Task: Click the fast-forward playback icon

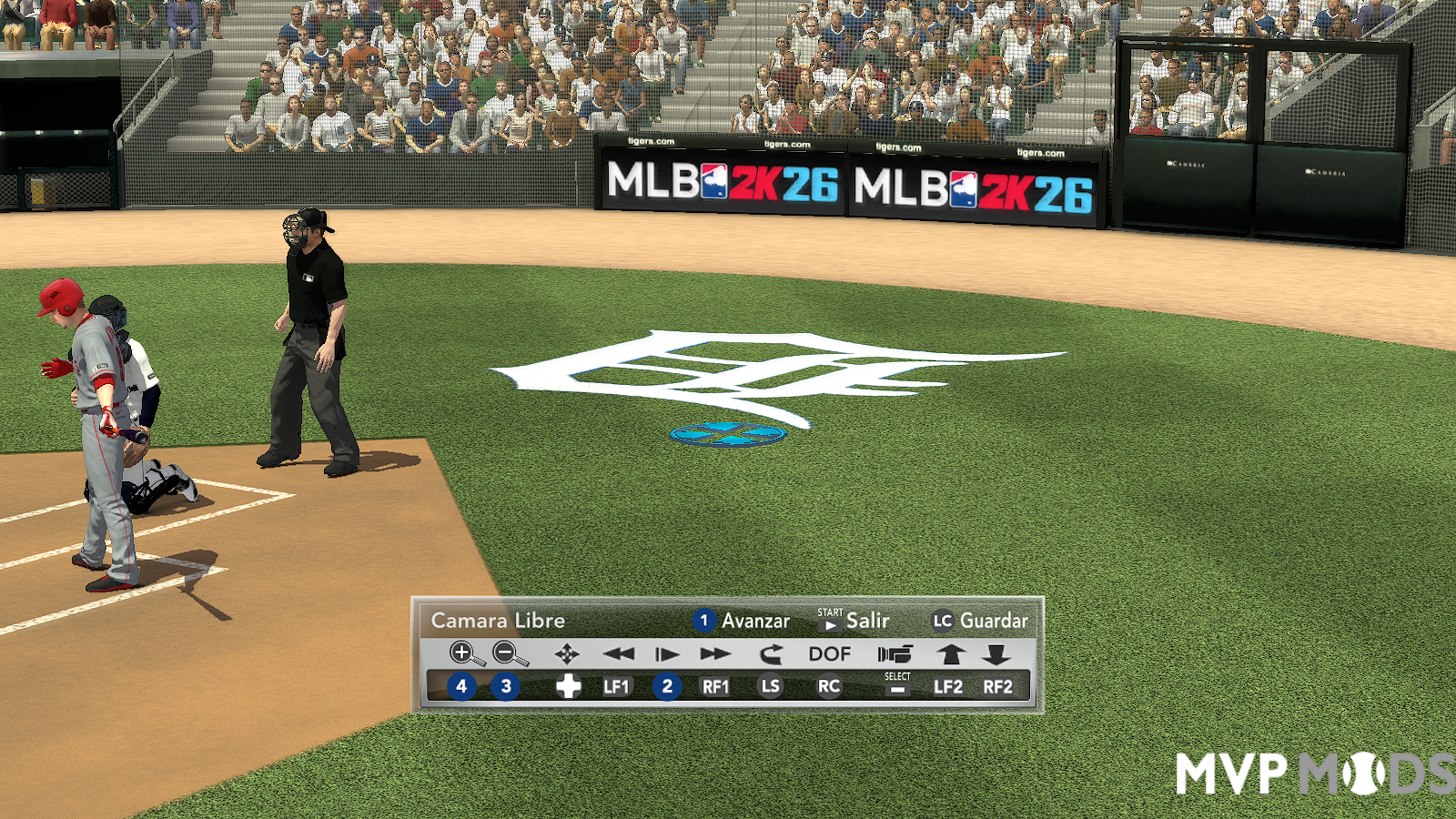Action: [713, 653]
